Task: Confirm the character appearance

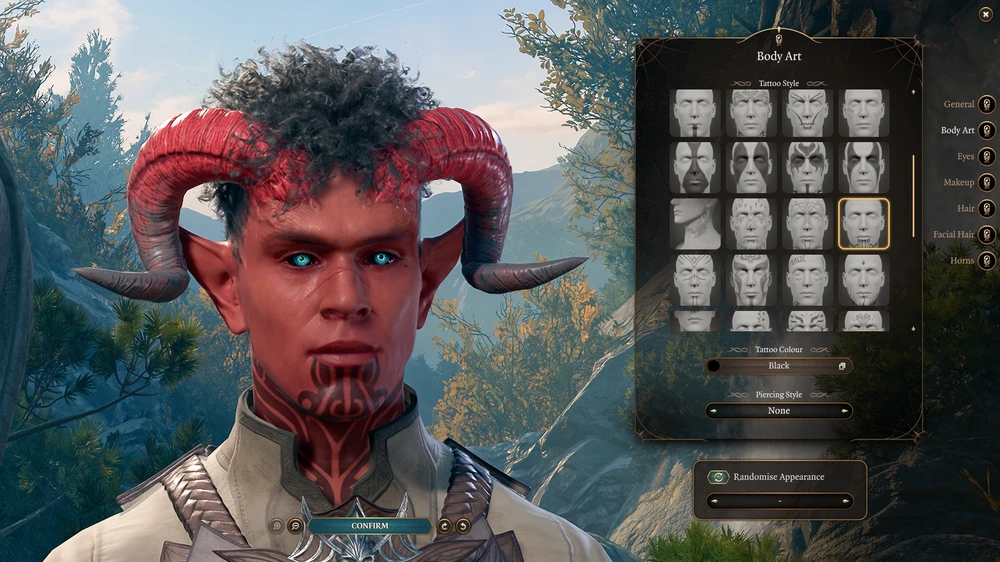Action: (370, 525)
